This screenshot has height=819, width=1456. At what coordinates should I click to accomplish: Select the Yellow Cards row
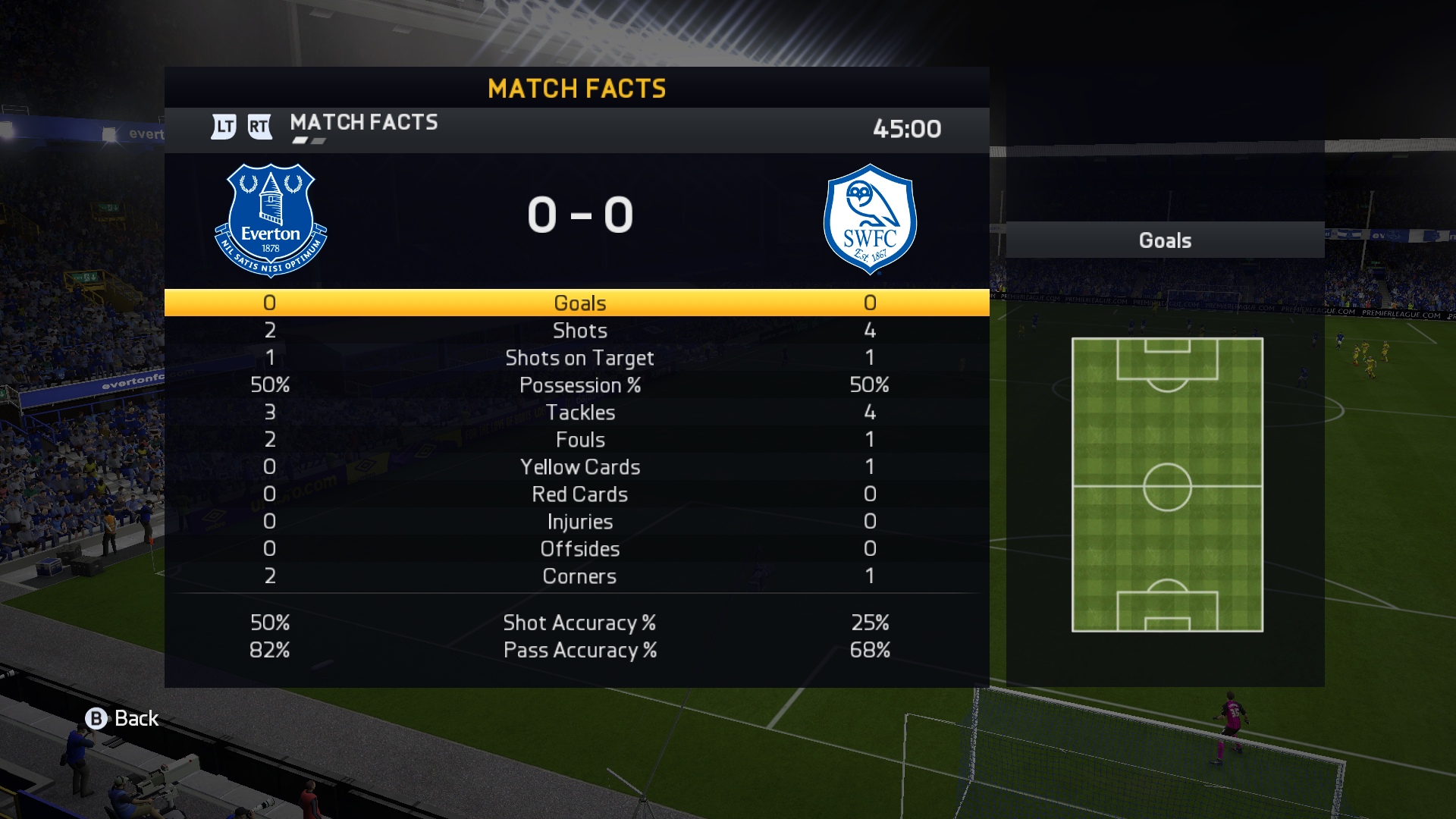click(x=579, y=467)
